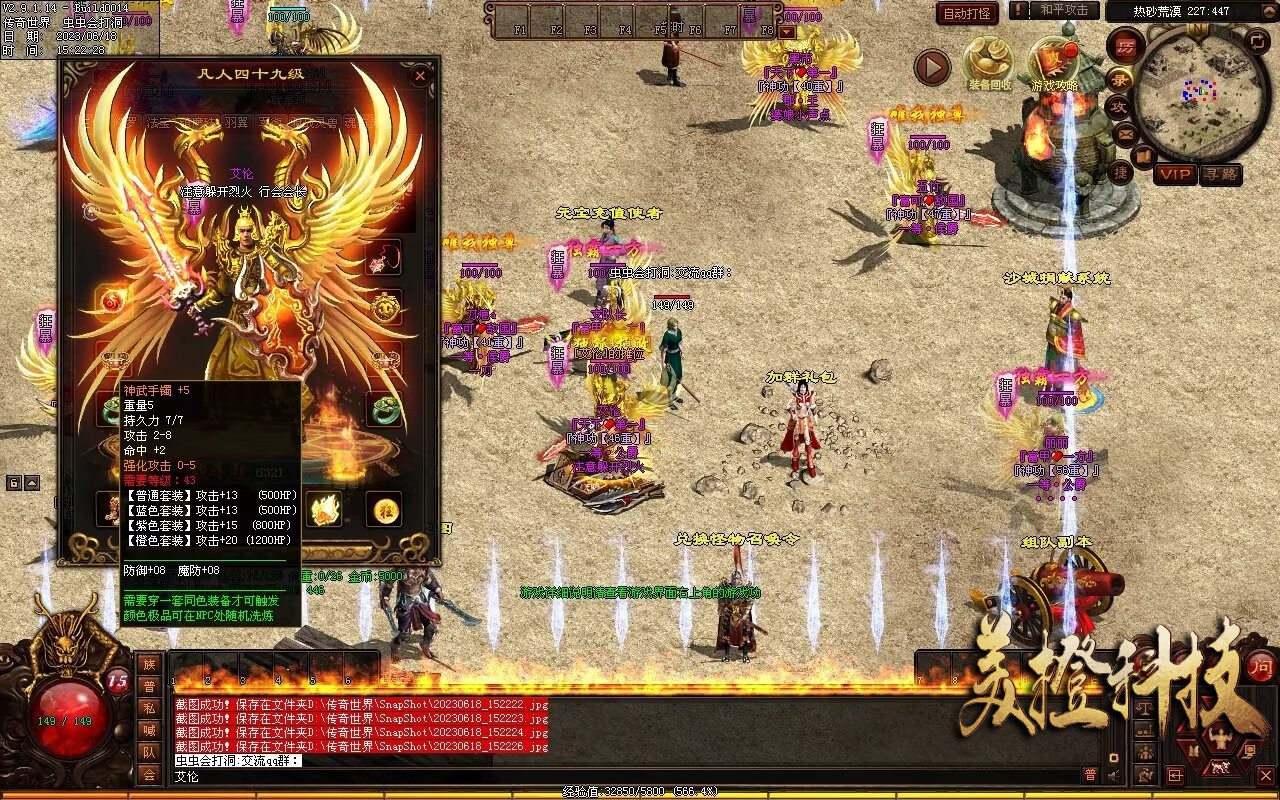Click the scales trade icon
This screenshot has width=1280, height=800.
pos(1143,708)
